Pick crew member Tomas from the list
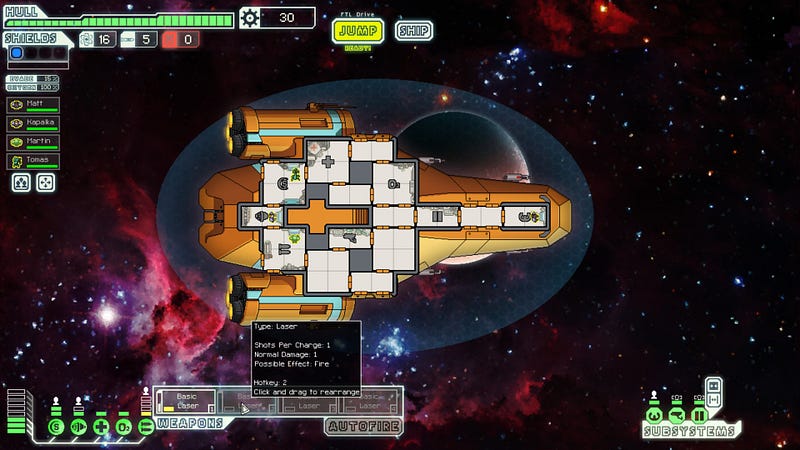This screenshot has width=800, height=450. tap(32, 161)
